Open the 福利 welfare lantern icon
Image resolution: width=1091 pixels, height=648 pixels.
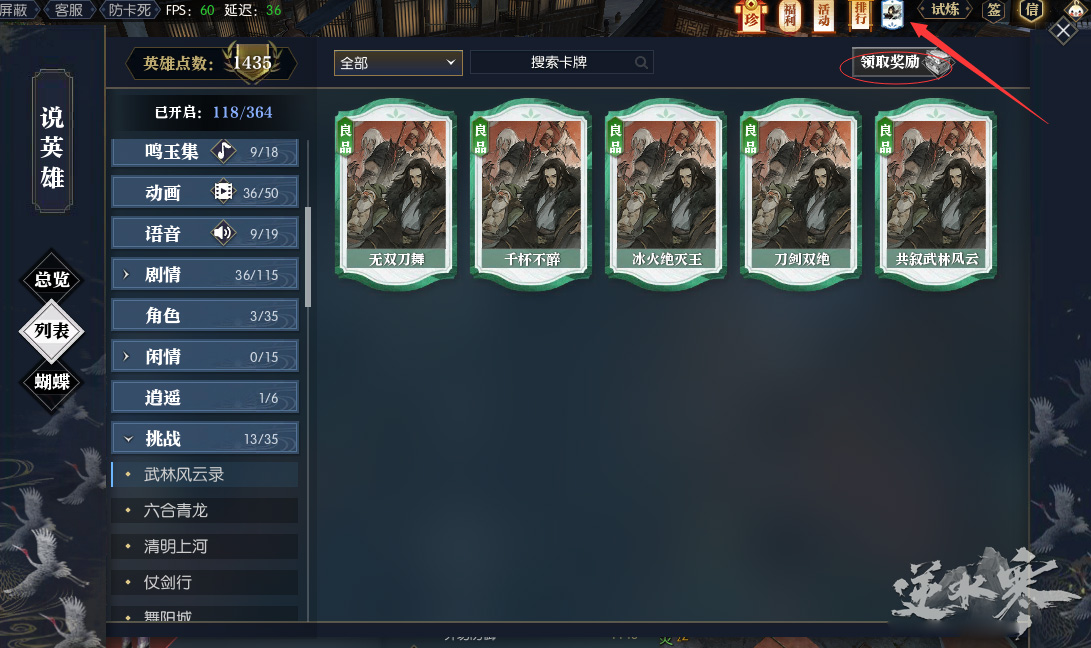pos(789,15)
